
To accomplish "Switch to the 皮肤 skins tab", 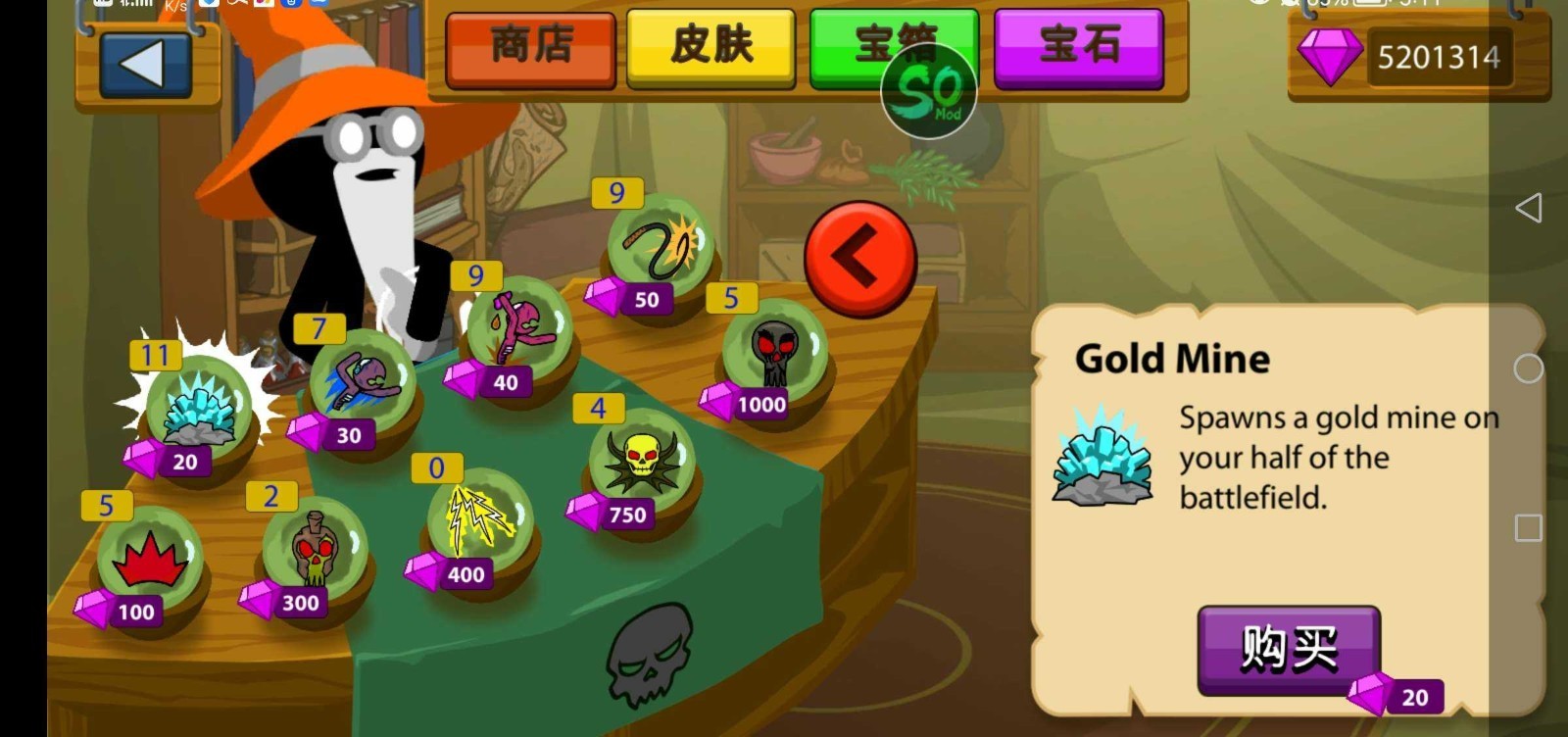I will (710, 47).
